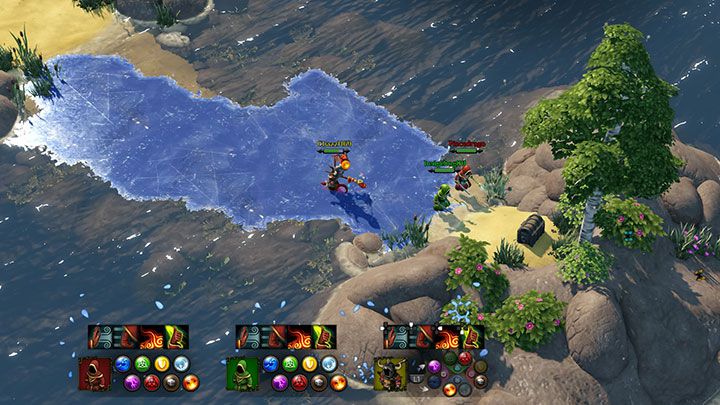Activate the red wizard's wind gust magick
Screen dimensions: 720x405
[101, 337]
